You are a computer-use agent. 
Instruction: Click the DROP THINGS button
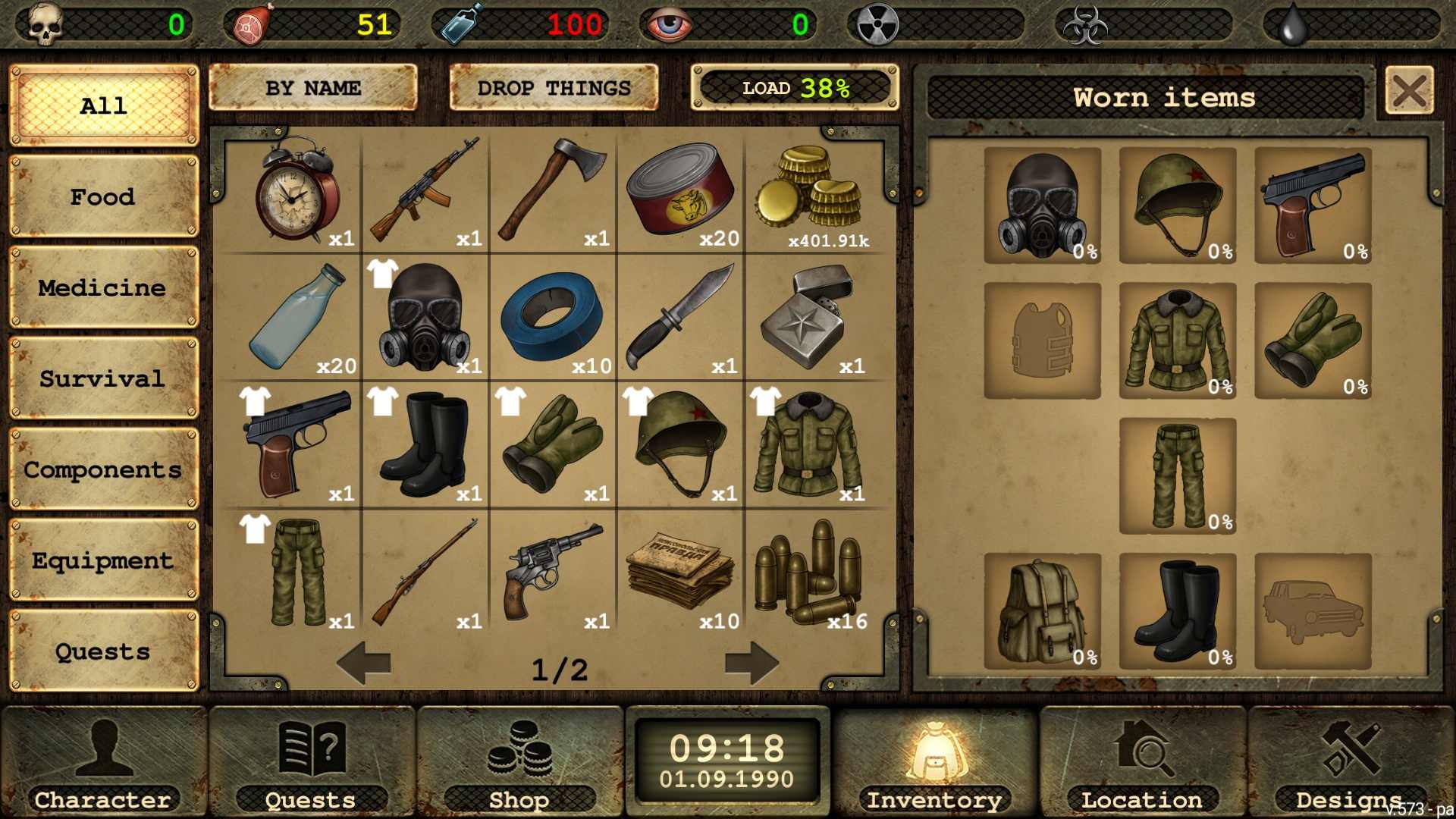(554, 88)
